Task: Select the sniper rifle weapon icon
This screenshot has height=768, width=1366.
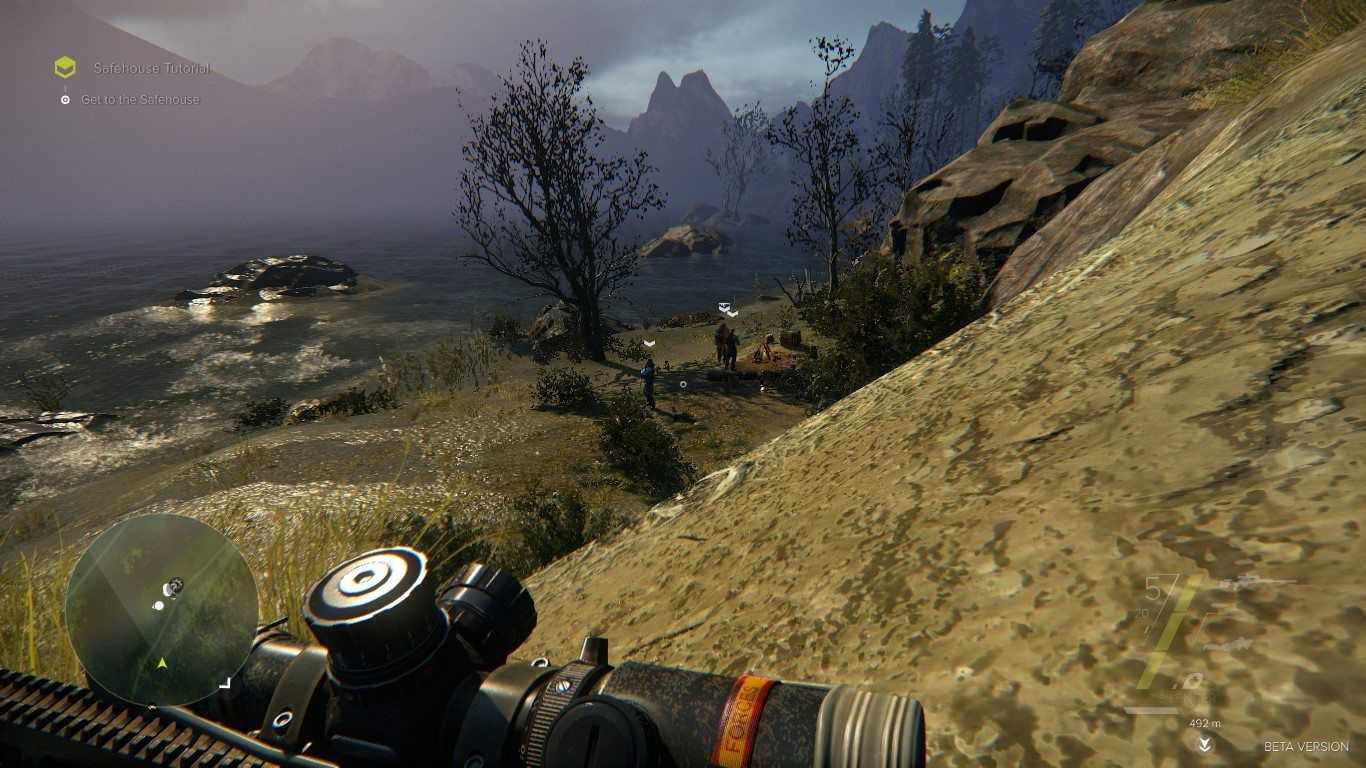Action: [x=1254, y=583]
